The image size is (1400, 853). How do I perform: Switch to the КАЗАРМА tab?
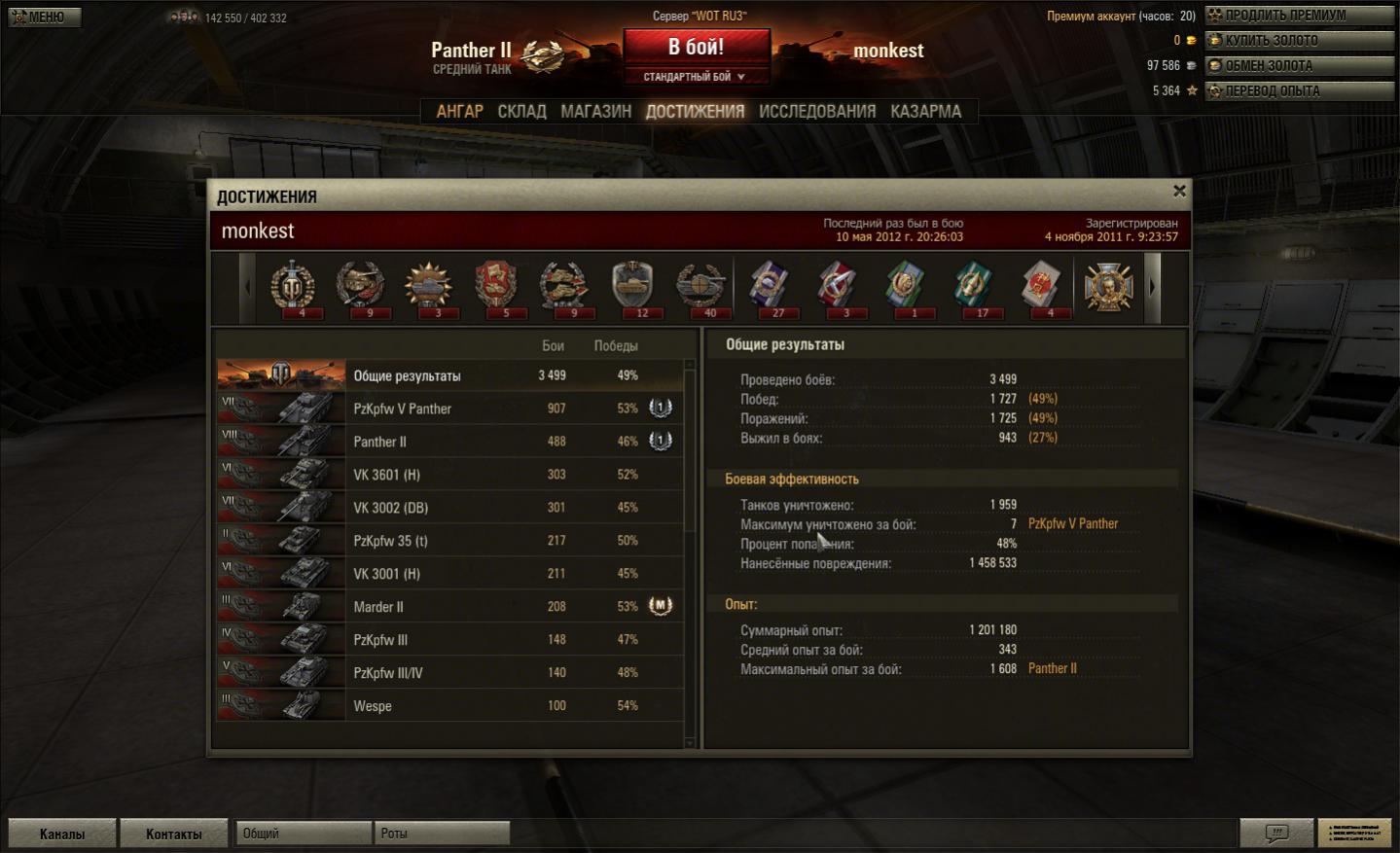point(925,111)
